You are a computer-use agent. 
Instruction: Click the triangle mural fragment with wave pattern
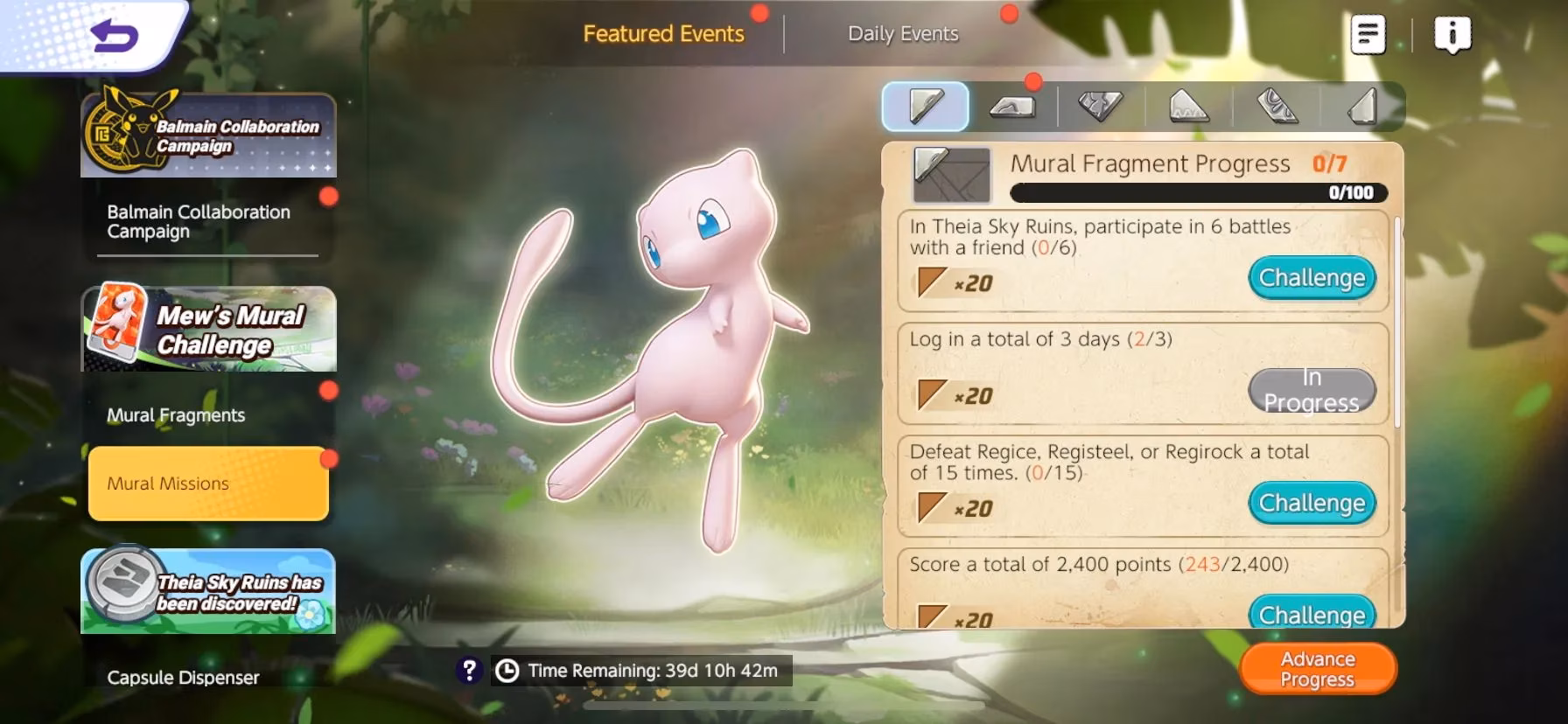tap(1186, 106)
